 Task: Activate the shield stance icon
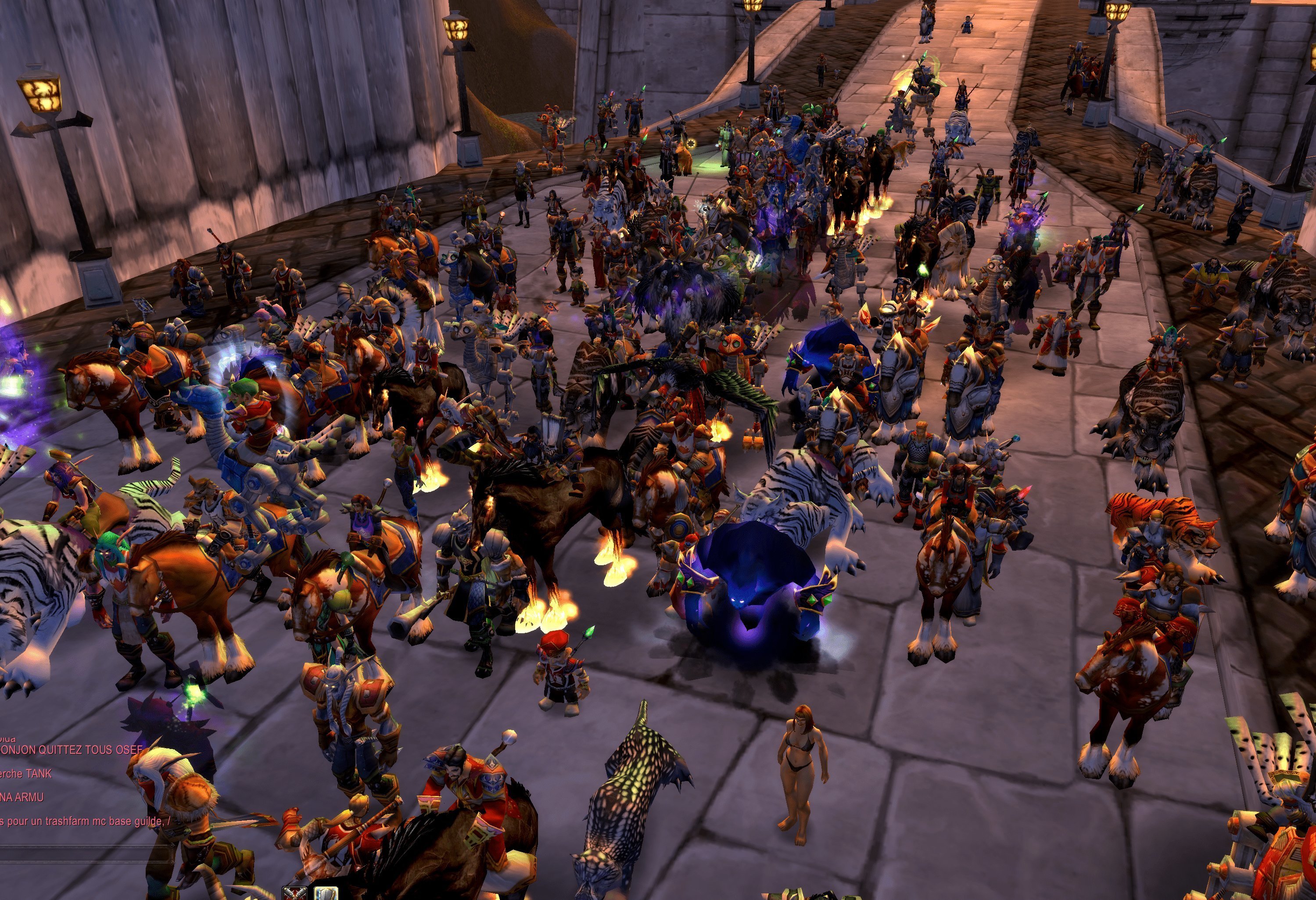[326, 894]
